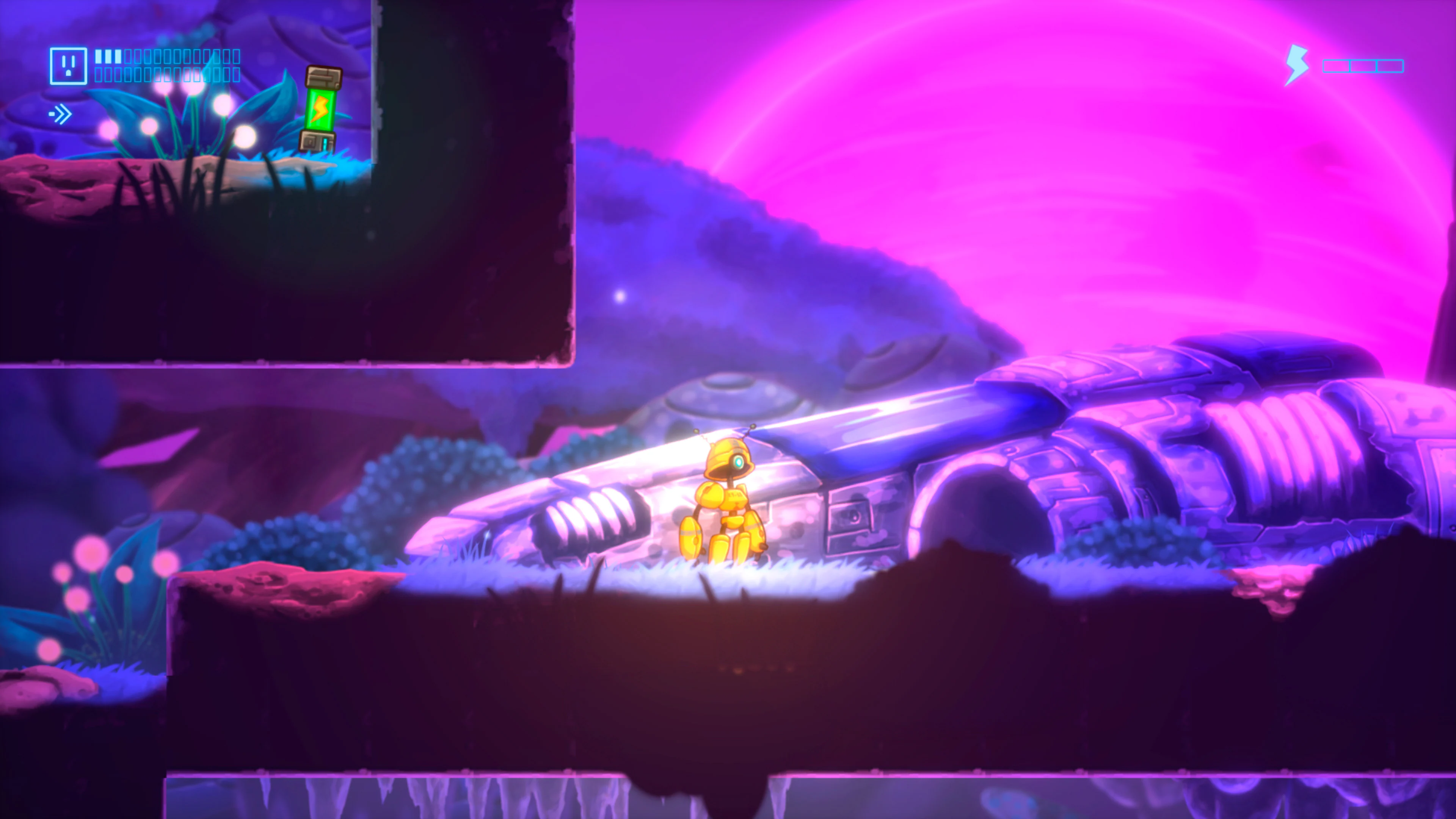The image size is (1456, 819).
Task: Click the double-chevron dash indicator
Action: point(63,115)
